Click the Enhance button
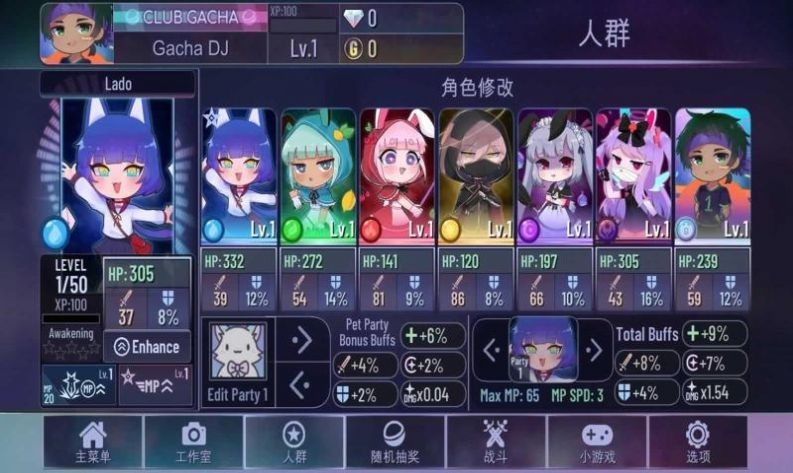This screenshot has height=473, width=793. pyautogui.click(x=147, y=347)
